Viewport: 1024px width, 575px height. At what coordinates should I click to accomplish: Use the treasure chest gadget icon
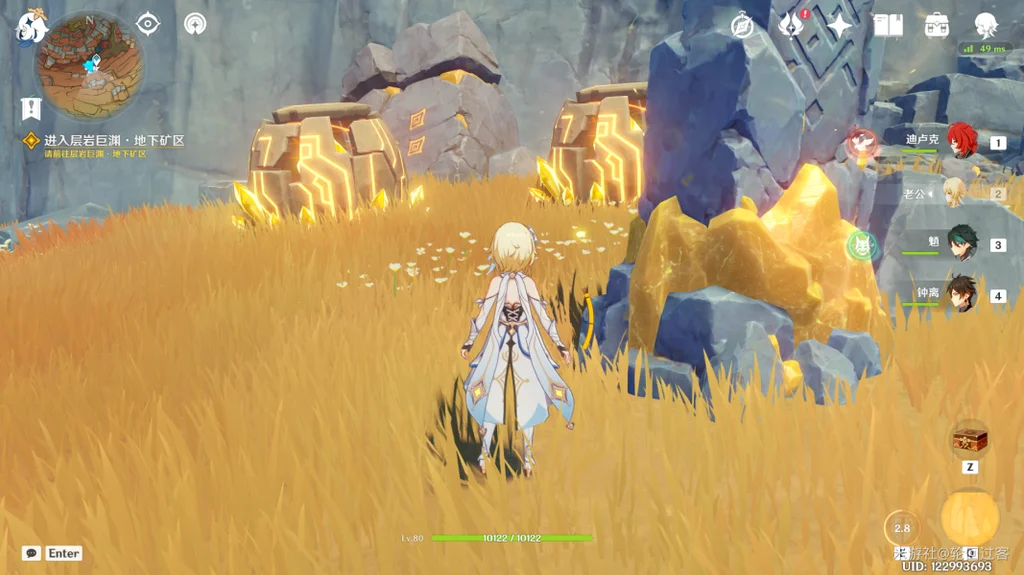coord(969,440)
